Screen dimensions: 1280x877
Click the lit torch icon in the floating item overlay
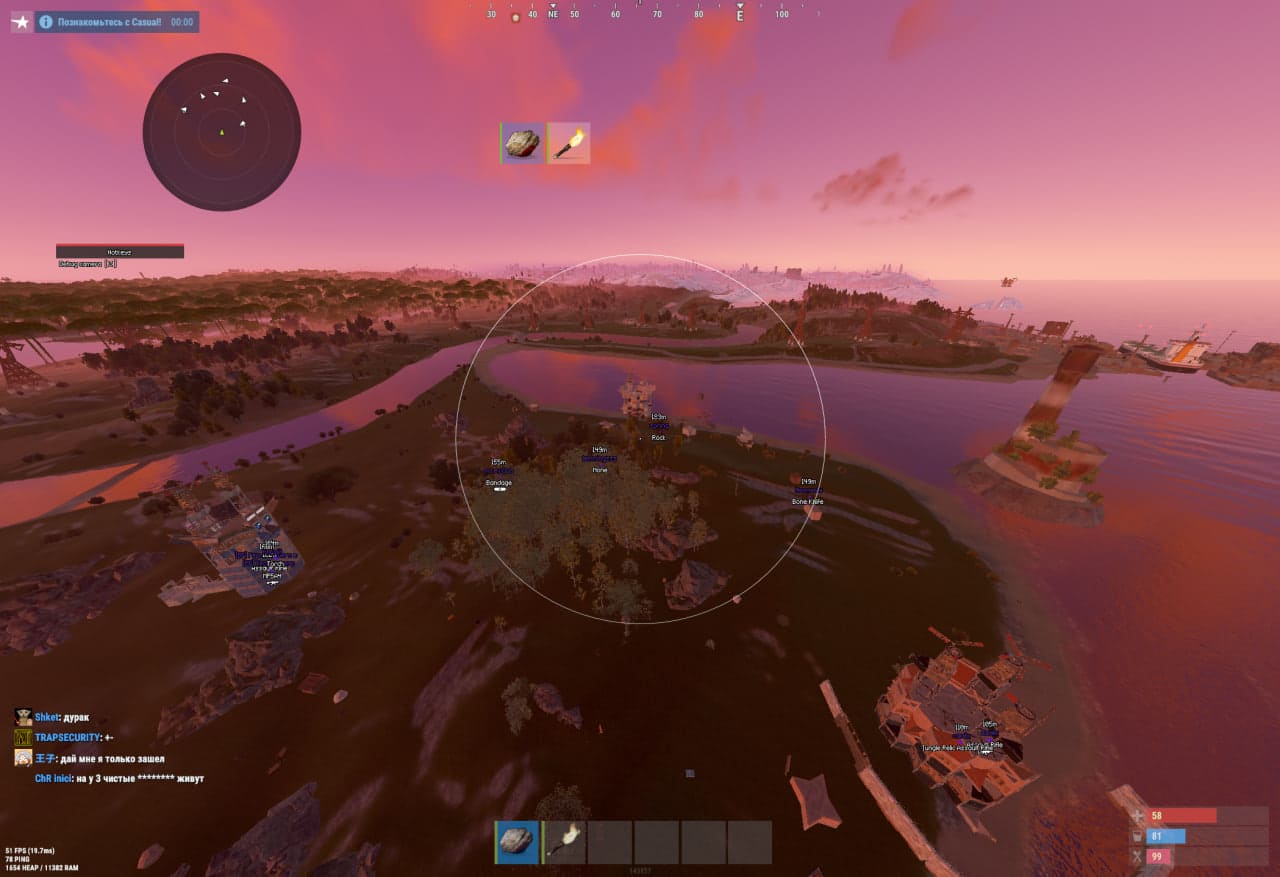coord(569,143)
